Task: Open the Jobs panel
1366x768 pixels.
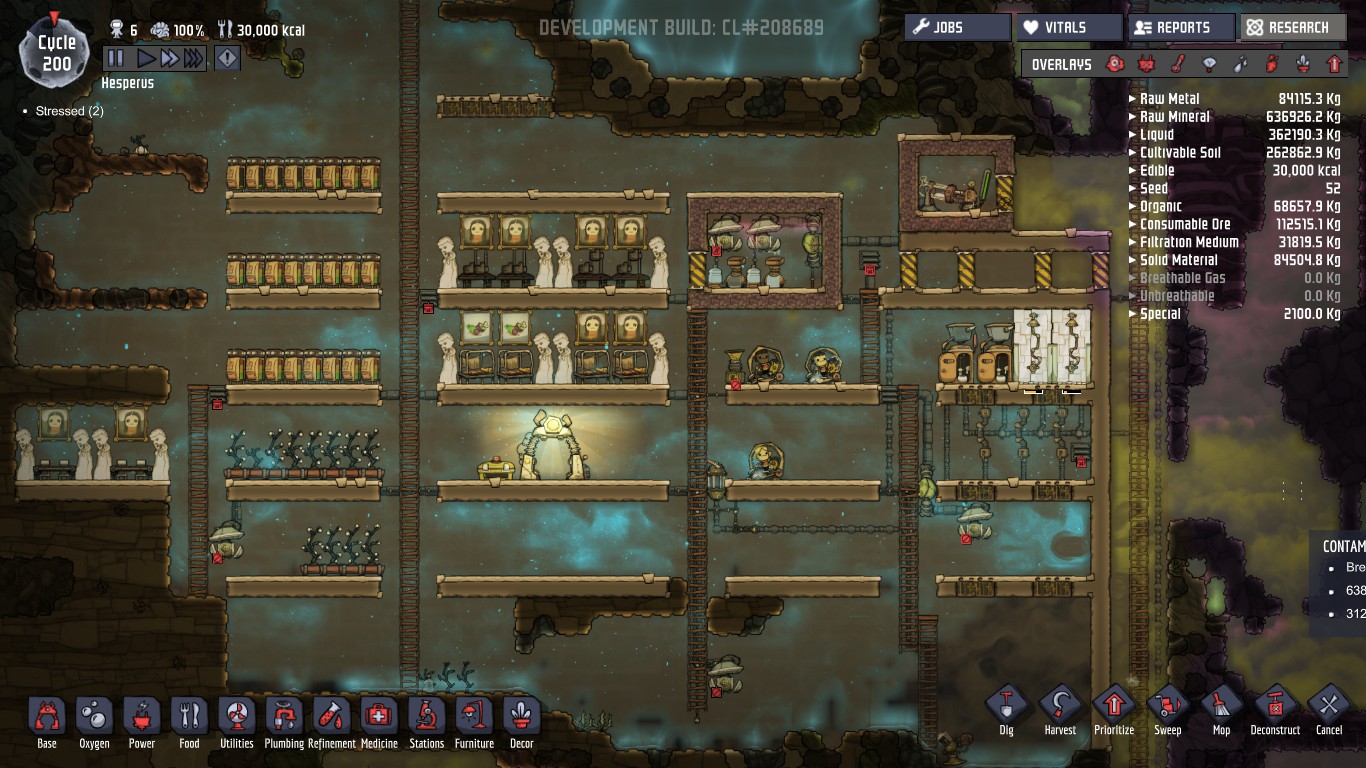Action: (957, 28)
